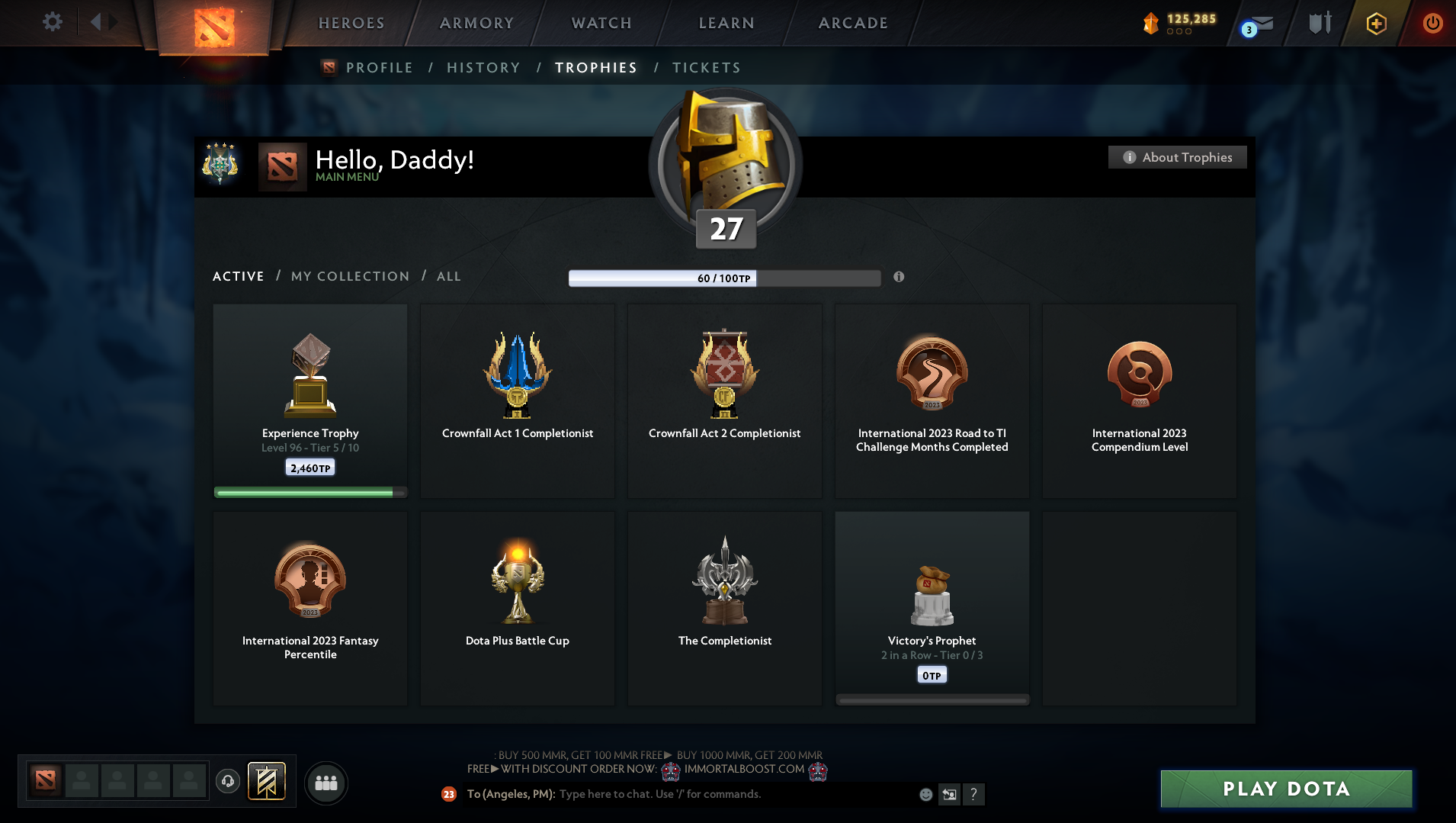
Task: Click the 60/100TP progress bar
Action: (724, 278)
